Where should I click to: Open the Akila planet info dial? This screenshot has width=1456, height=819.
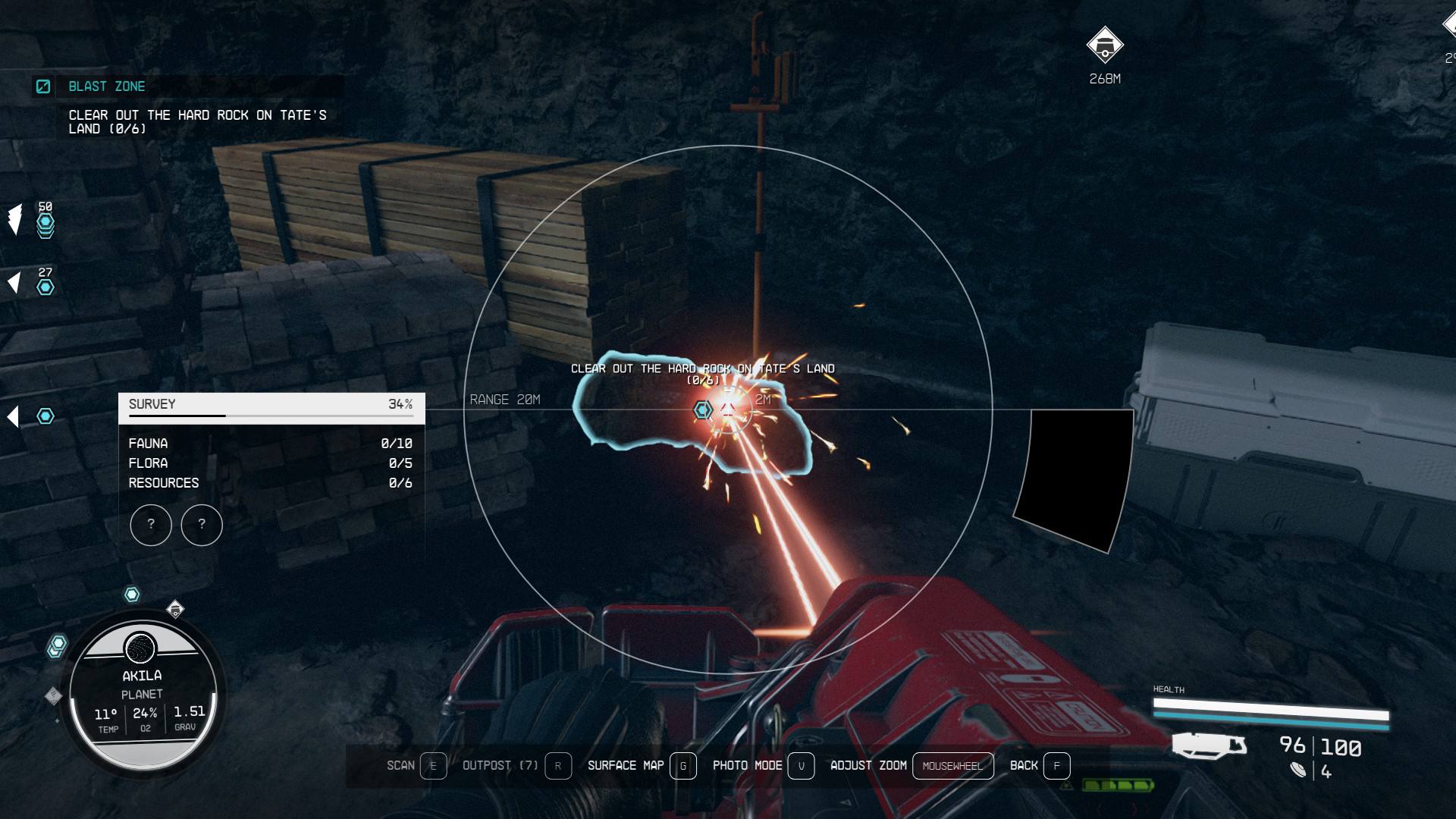[x=143, y=694]
